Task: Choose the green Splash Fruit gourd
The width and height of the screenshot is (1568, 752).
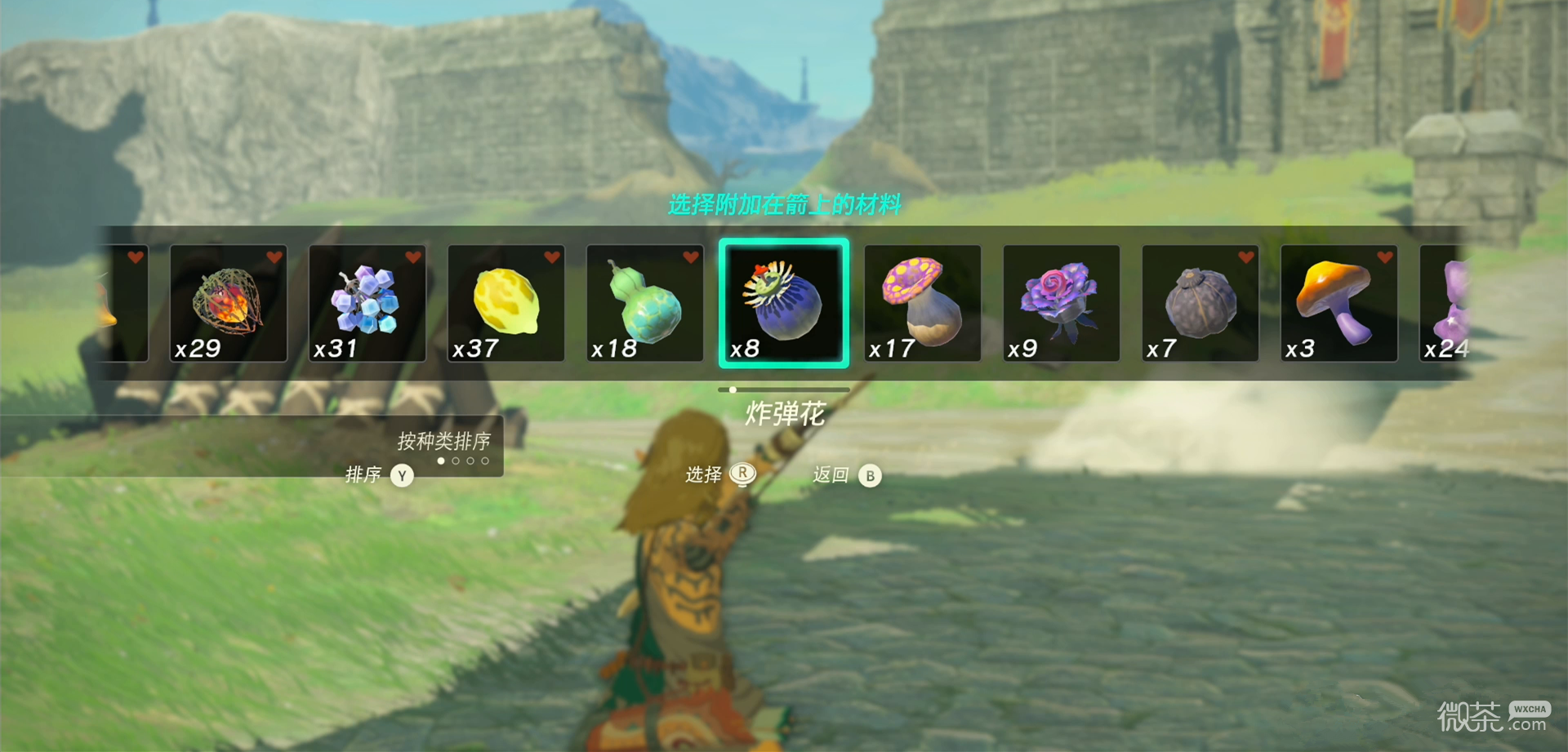Action: pyautogui.click(x=644, y=304)
